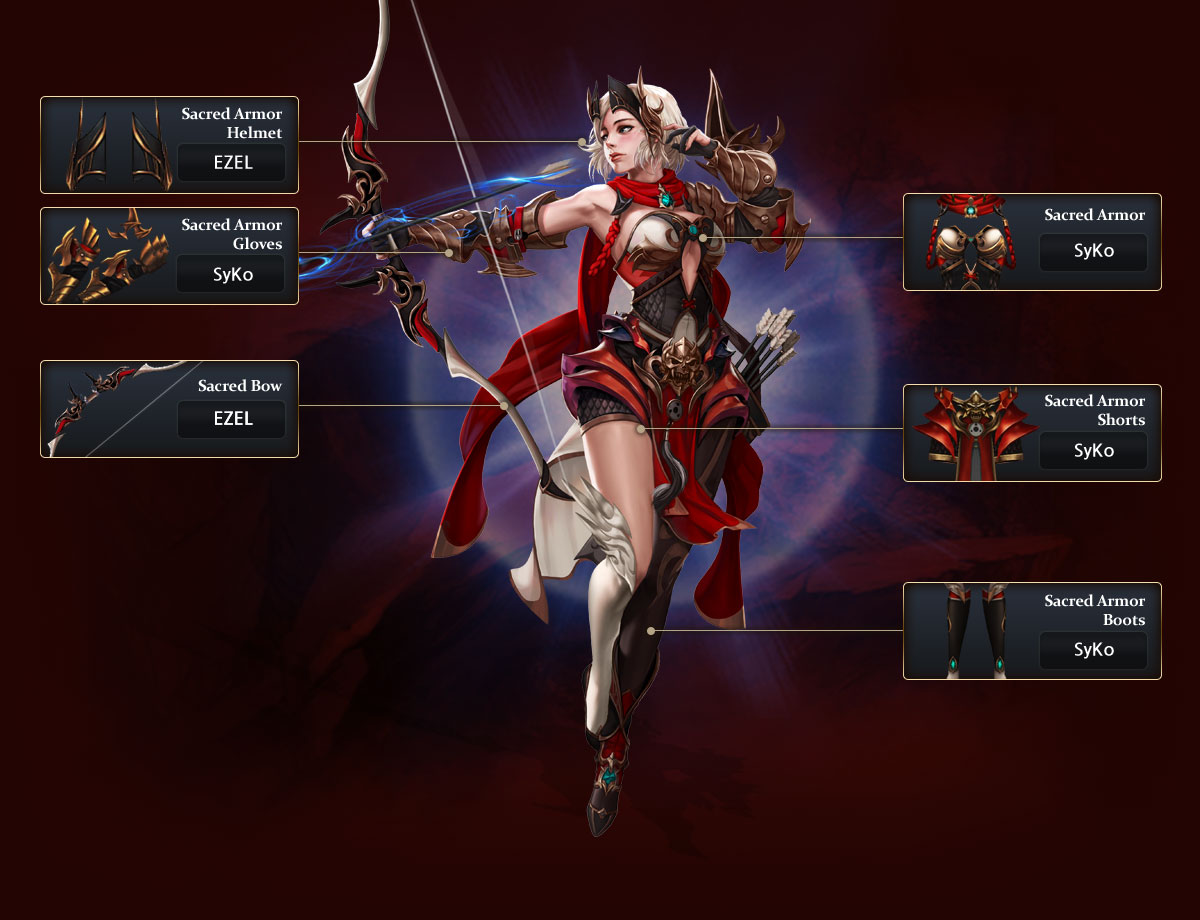Click the EZEL button in the Sacred Bow panel
Screen dimensions: 1200x920
coord(231,419)
